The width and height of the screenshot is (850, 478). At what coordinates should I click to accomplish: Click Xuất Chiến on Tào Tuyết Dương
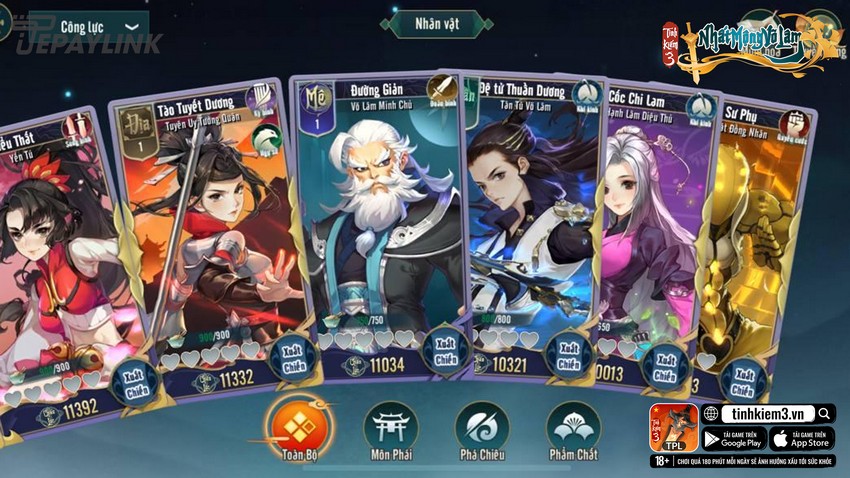[x=290, y=357]
